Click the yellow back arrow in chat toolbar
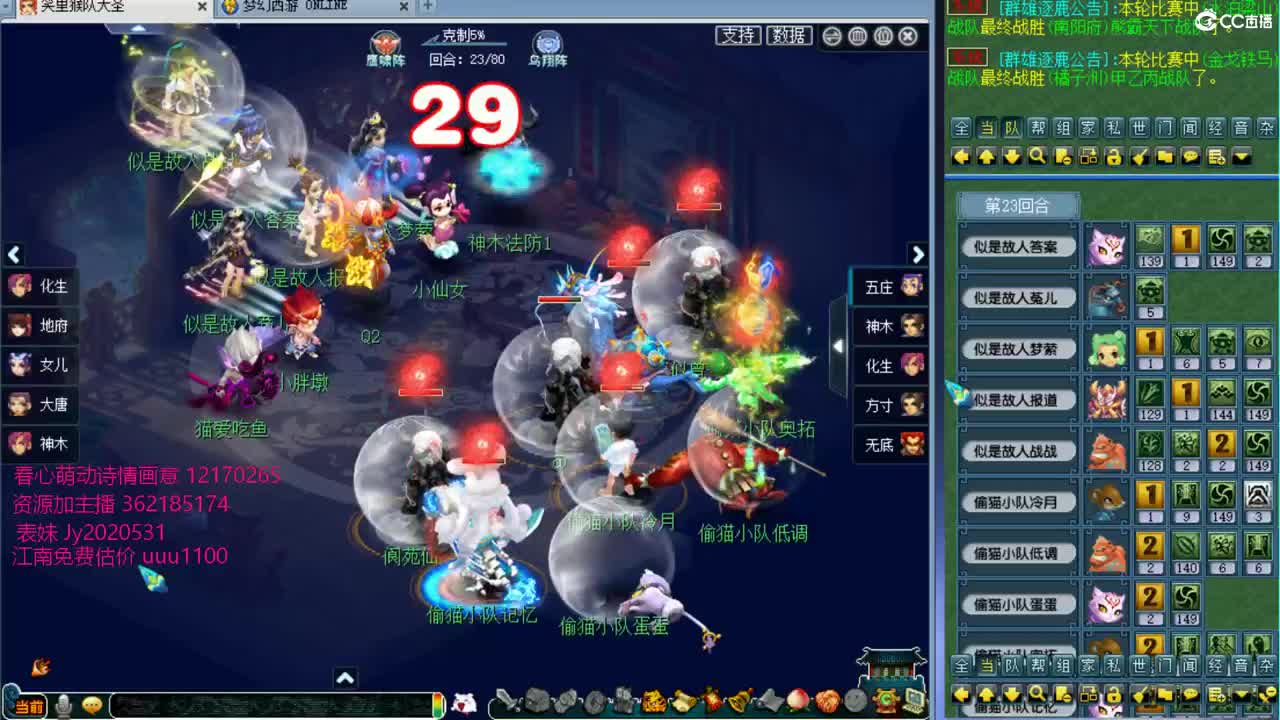The image size is (1280, 720). [961, 156]
